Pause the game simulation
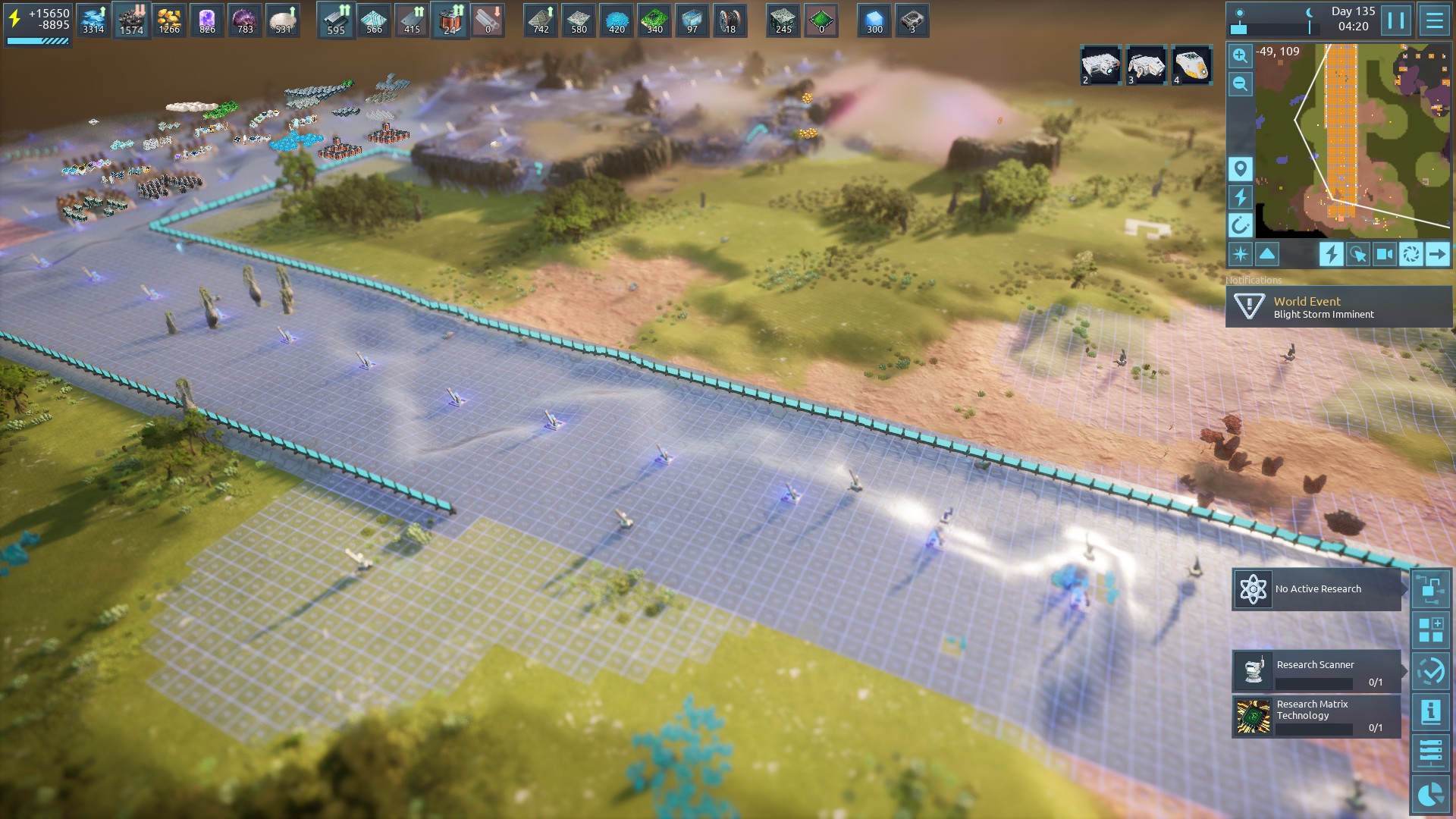This screenshot has width=1456, height=819. (1396, 20)
